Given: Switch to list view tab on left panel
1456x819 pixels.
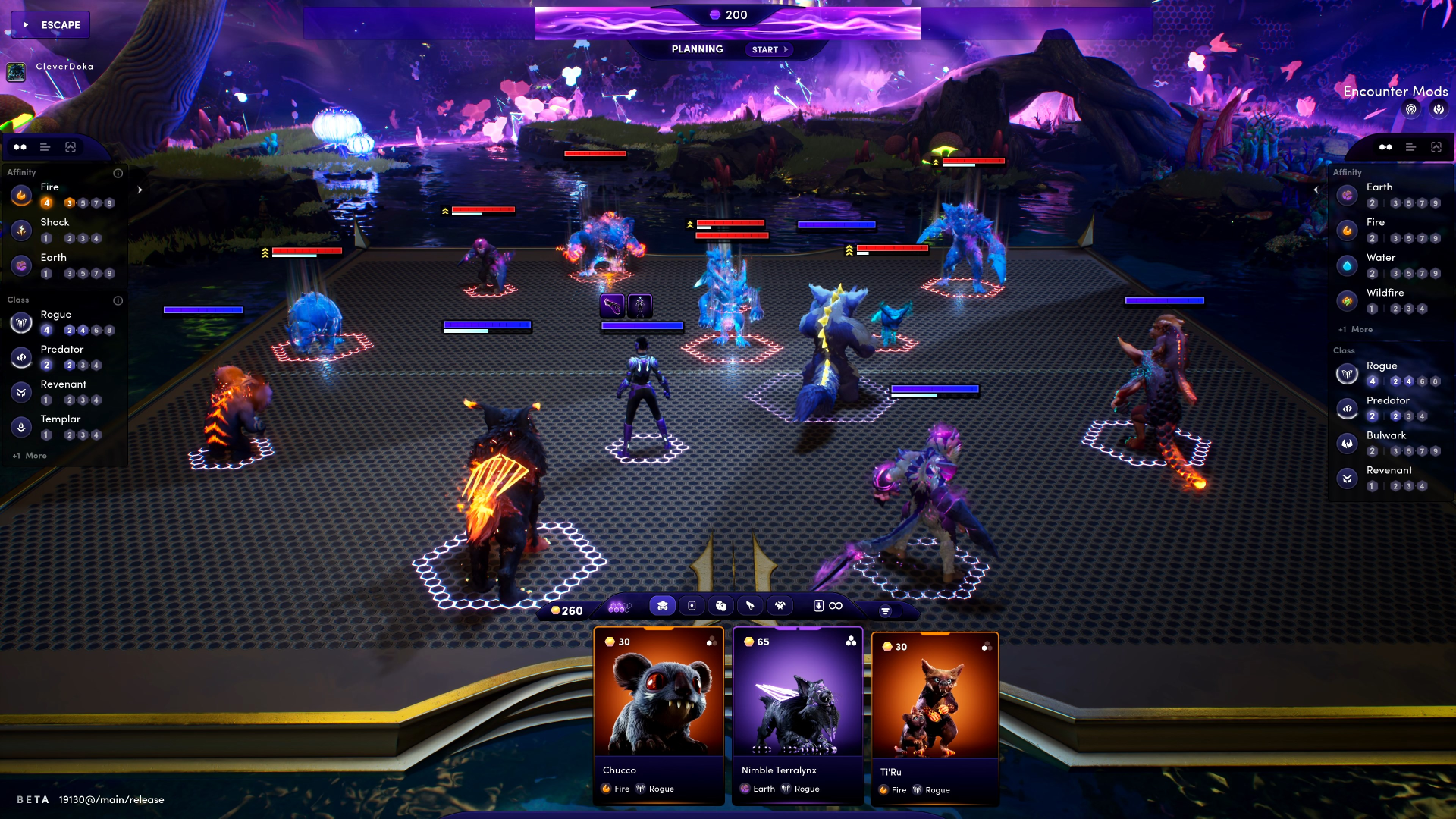Looking at the screenshot, I should pyautogui.click(x=45, y=147).
